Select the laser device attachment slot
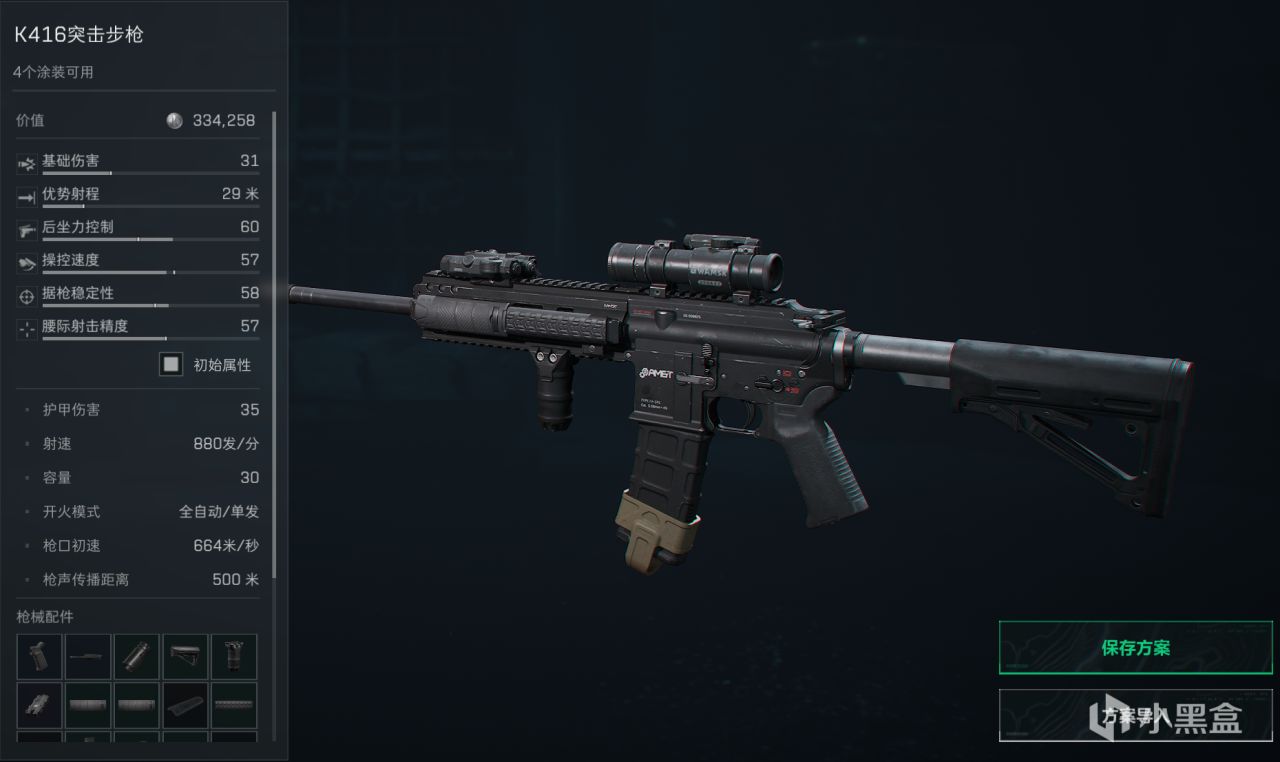 click(40, 705)
